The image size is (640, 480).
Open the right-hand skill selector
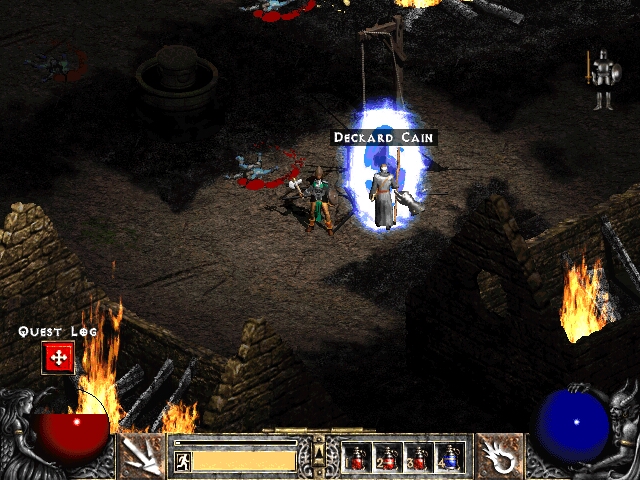[497, 457]
